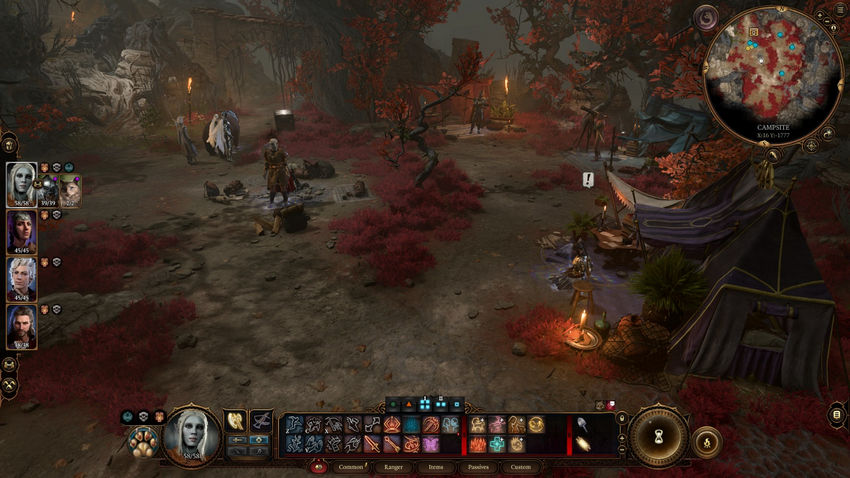Select the bearded dark-haired companion portrait
Screen dimensions: 850x478
click(x=22, y=325)
